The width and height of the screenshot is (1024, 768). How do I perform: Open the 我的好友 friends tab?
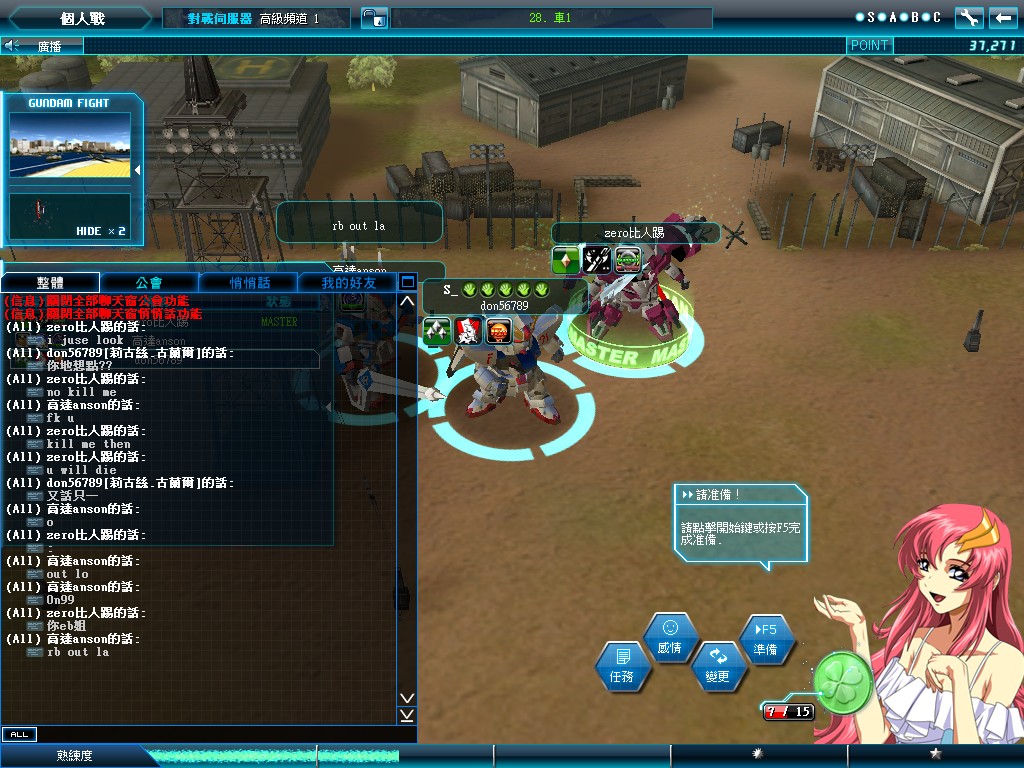(349, 283)
